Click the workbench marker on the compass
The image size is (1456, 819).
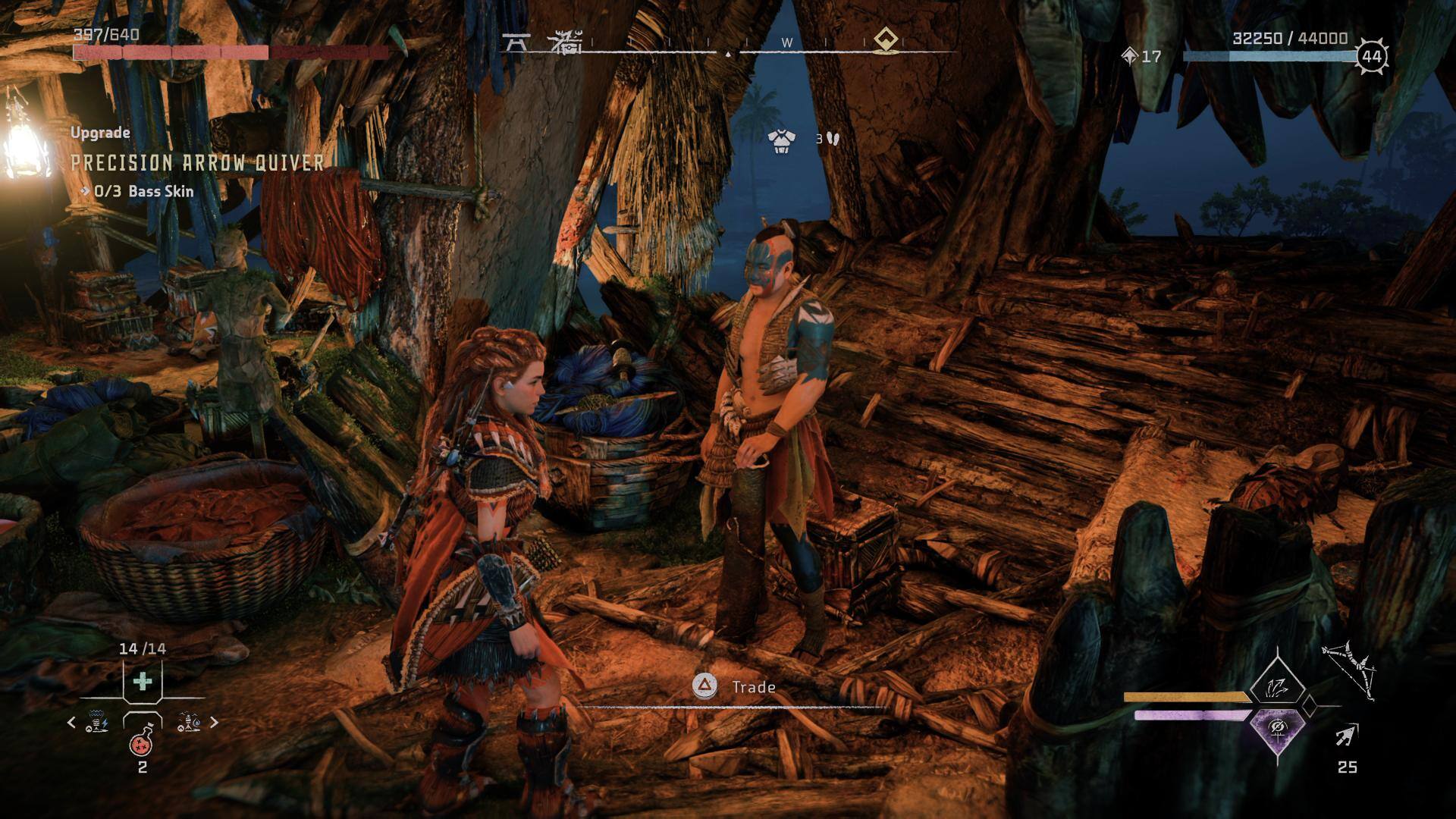[x=516, y=43]
